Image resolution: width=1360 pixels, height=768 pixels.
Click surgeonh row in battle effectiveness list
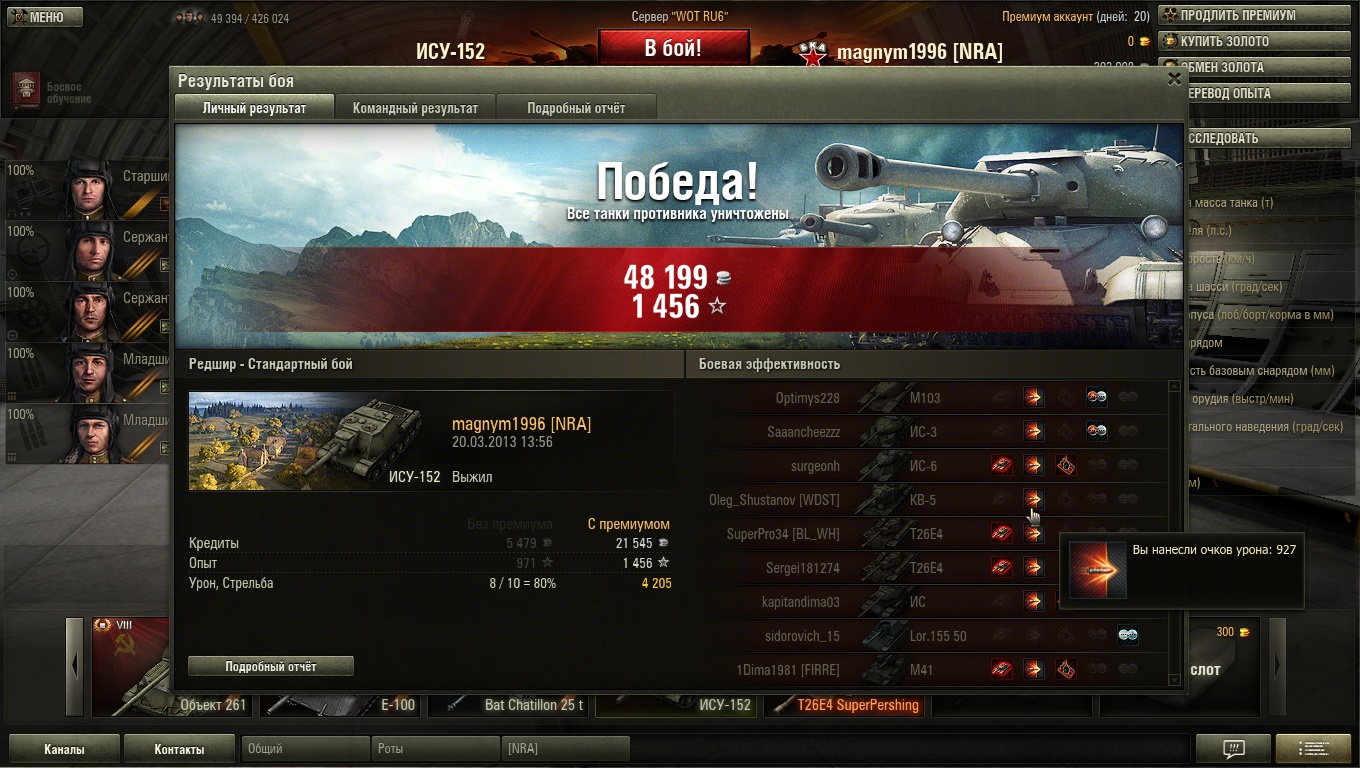click(815, 466)
